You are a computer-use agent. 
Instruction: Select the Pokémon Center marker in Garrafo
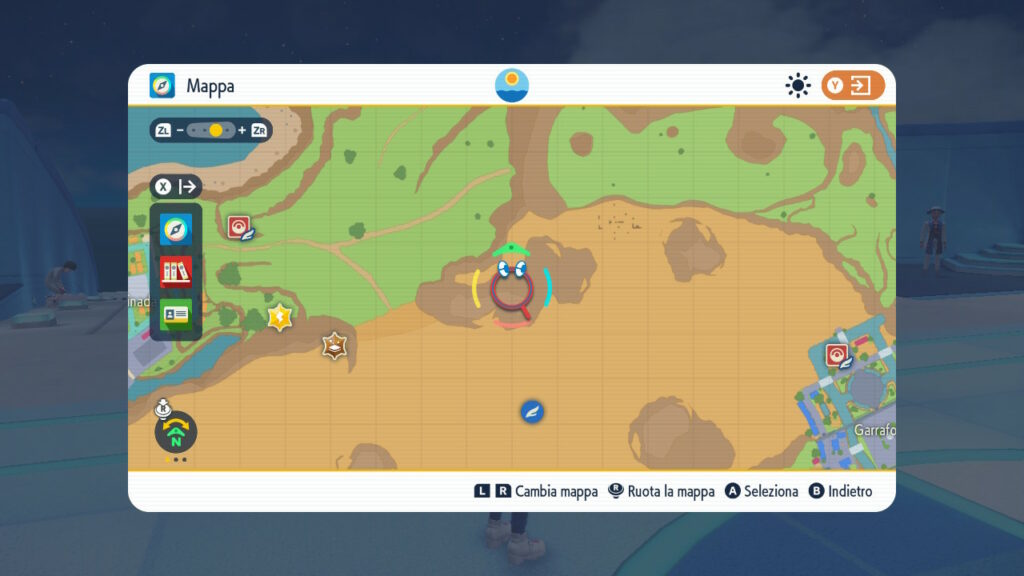click(838, 354)
